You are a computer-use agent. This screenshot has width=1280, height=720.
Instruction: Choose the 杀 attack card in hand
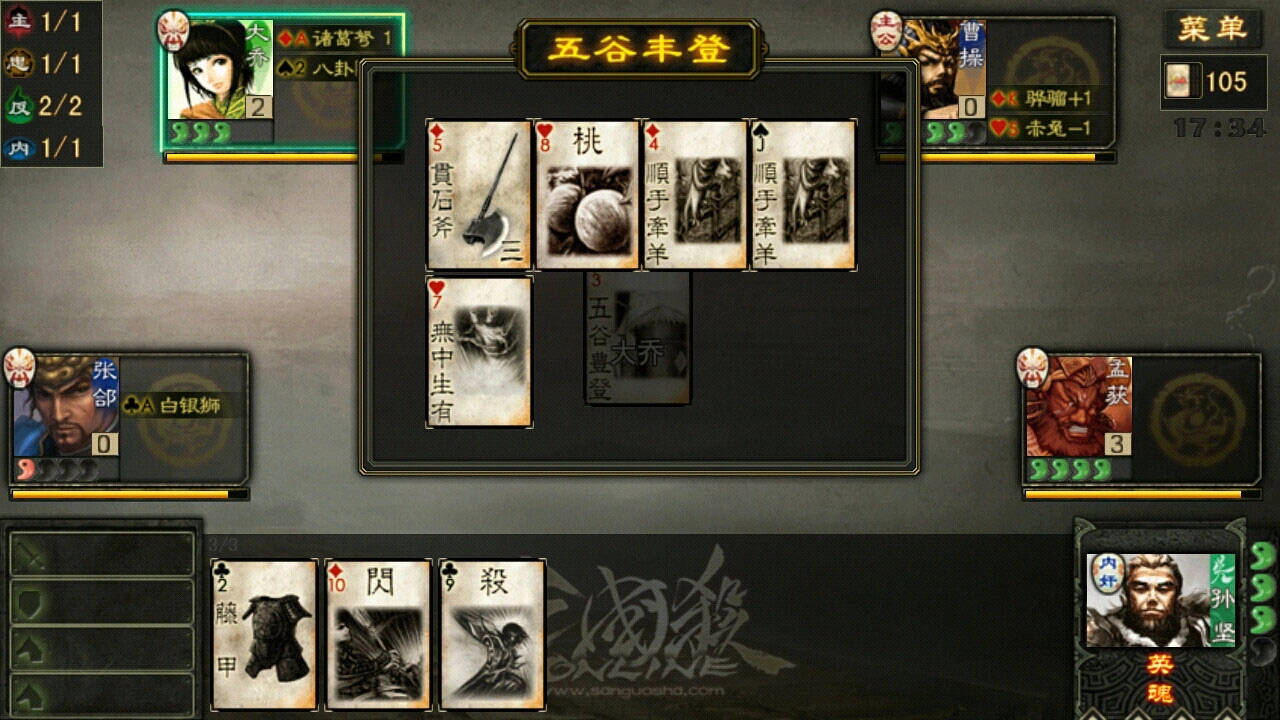coord(489,632)
